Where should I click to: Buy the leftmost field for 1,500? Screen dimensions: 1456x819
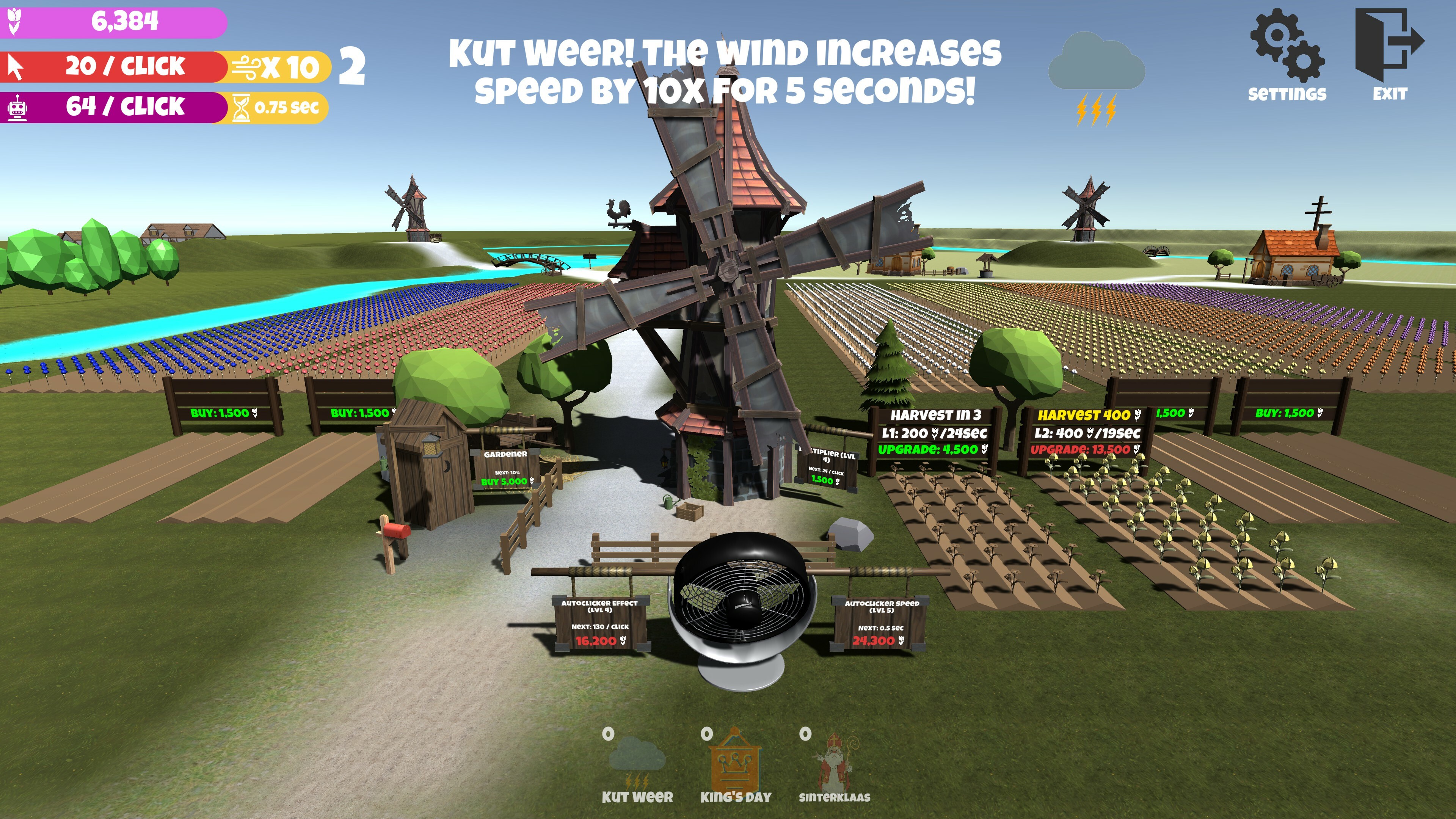(220, 414)
